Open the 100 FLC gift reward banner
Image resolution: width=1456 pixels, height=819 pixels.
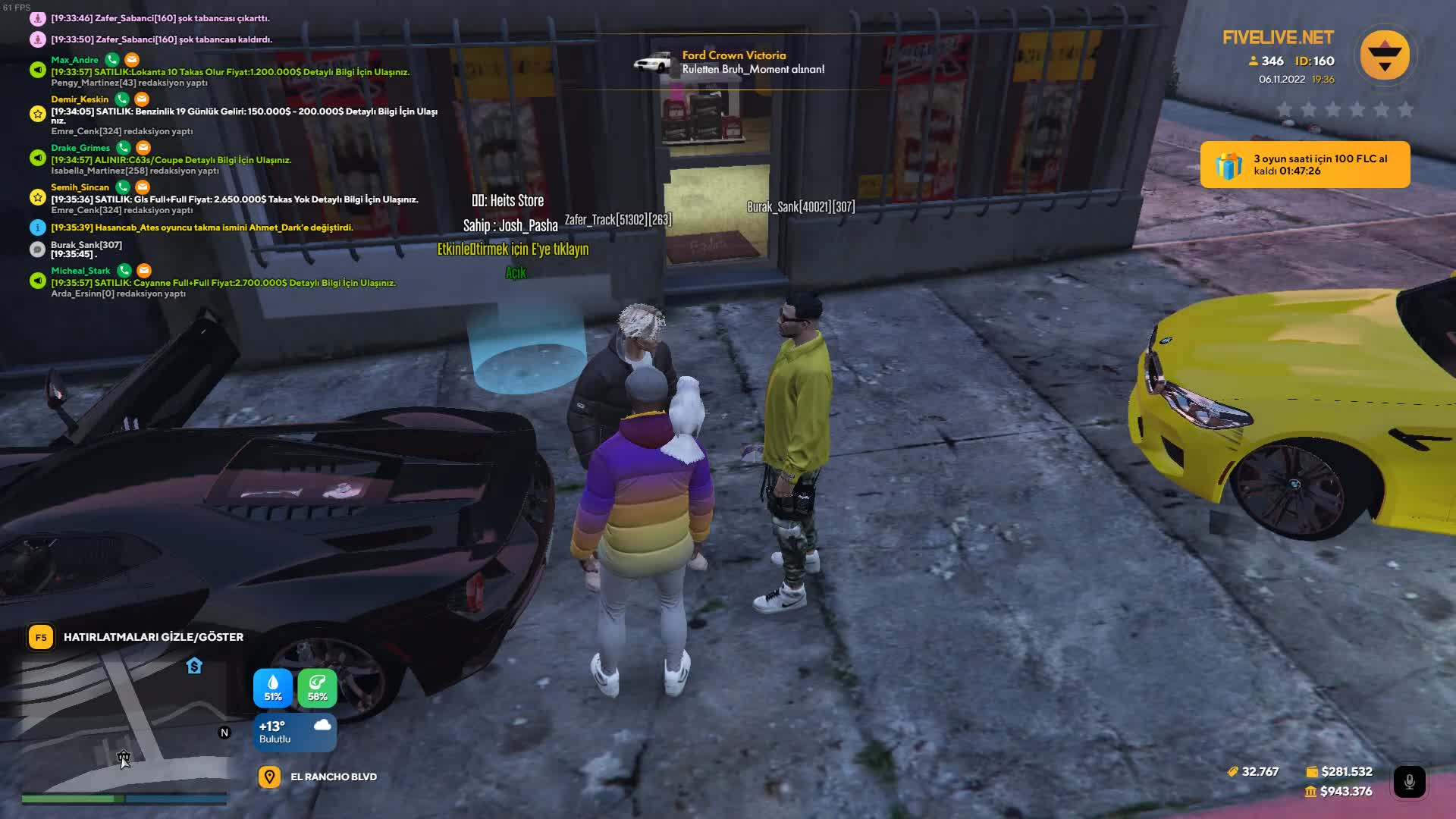point(1304,165)
